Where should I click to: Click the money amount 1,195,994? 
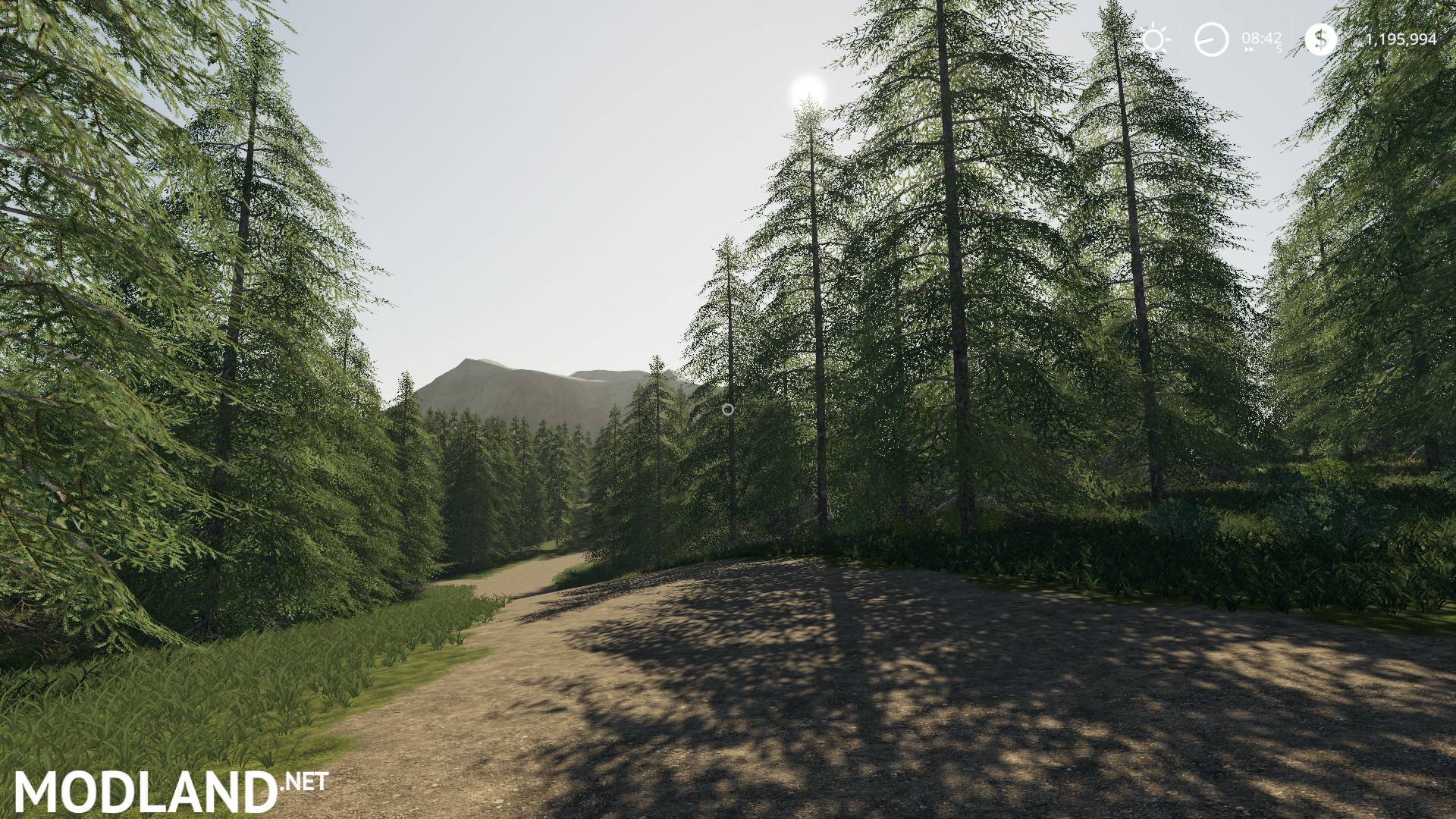1401,38
